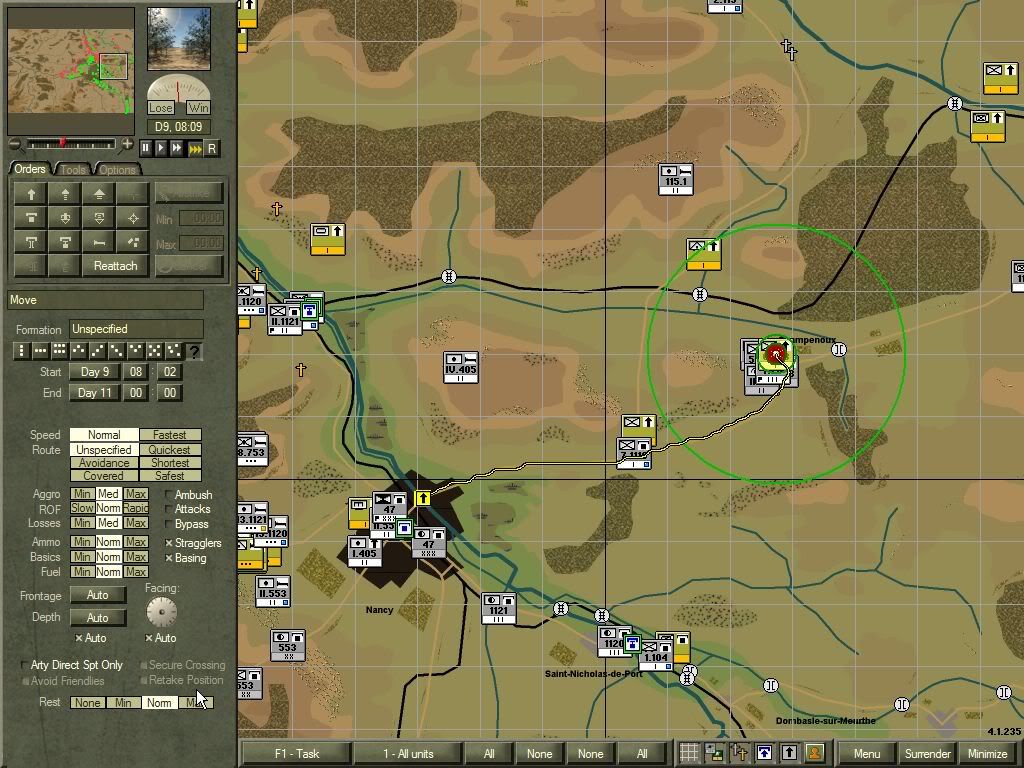Viewport: 1024px width, 768px height.
Task: Zoom in with the plus magnifier
Action: point(128,145)
